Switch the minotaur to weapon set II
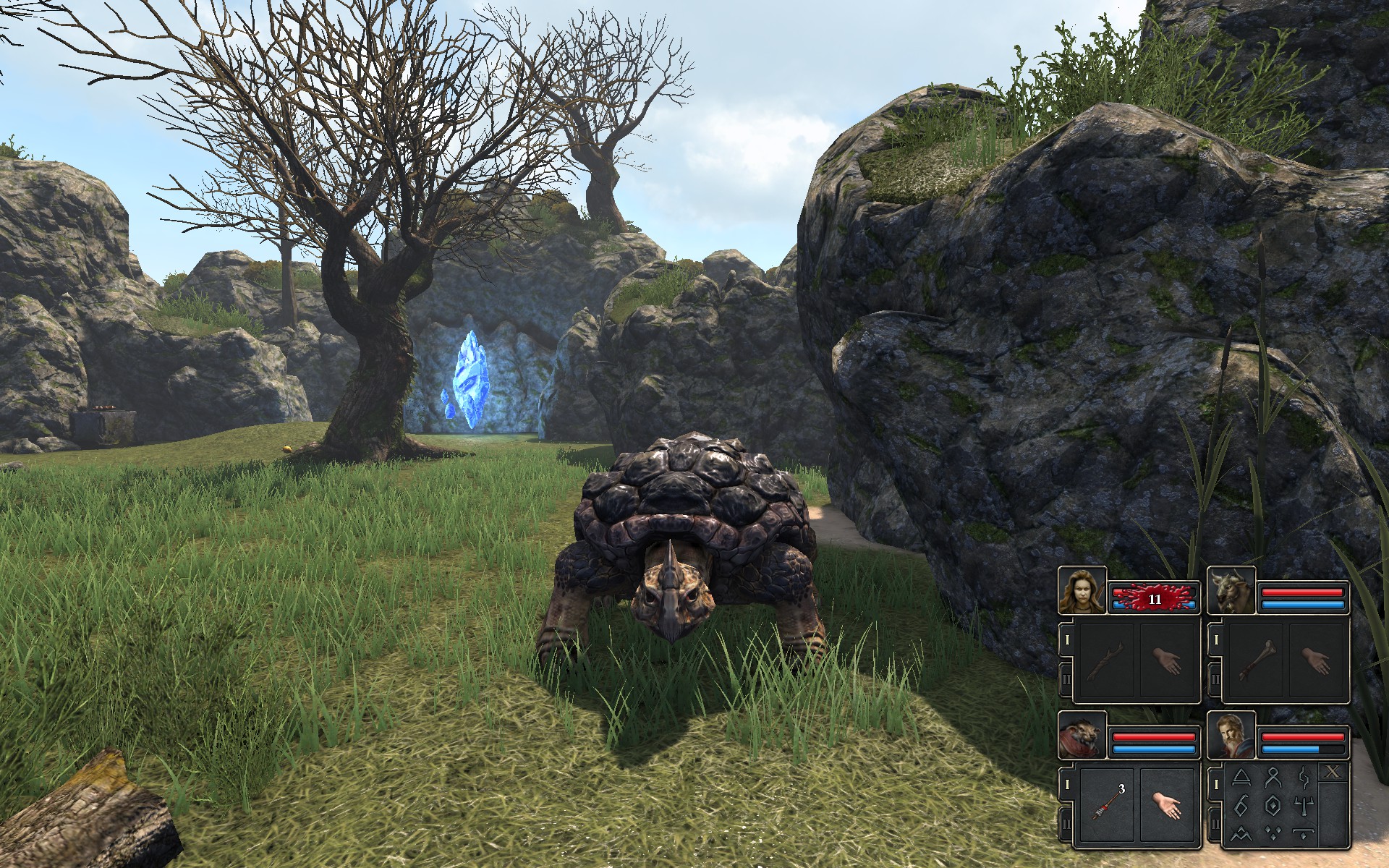Screen dimensions: 1389x868 [1215, 679]
